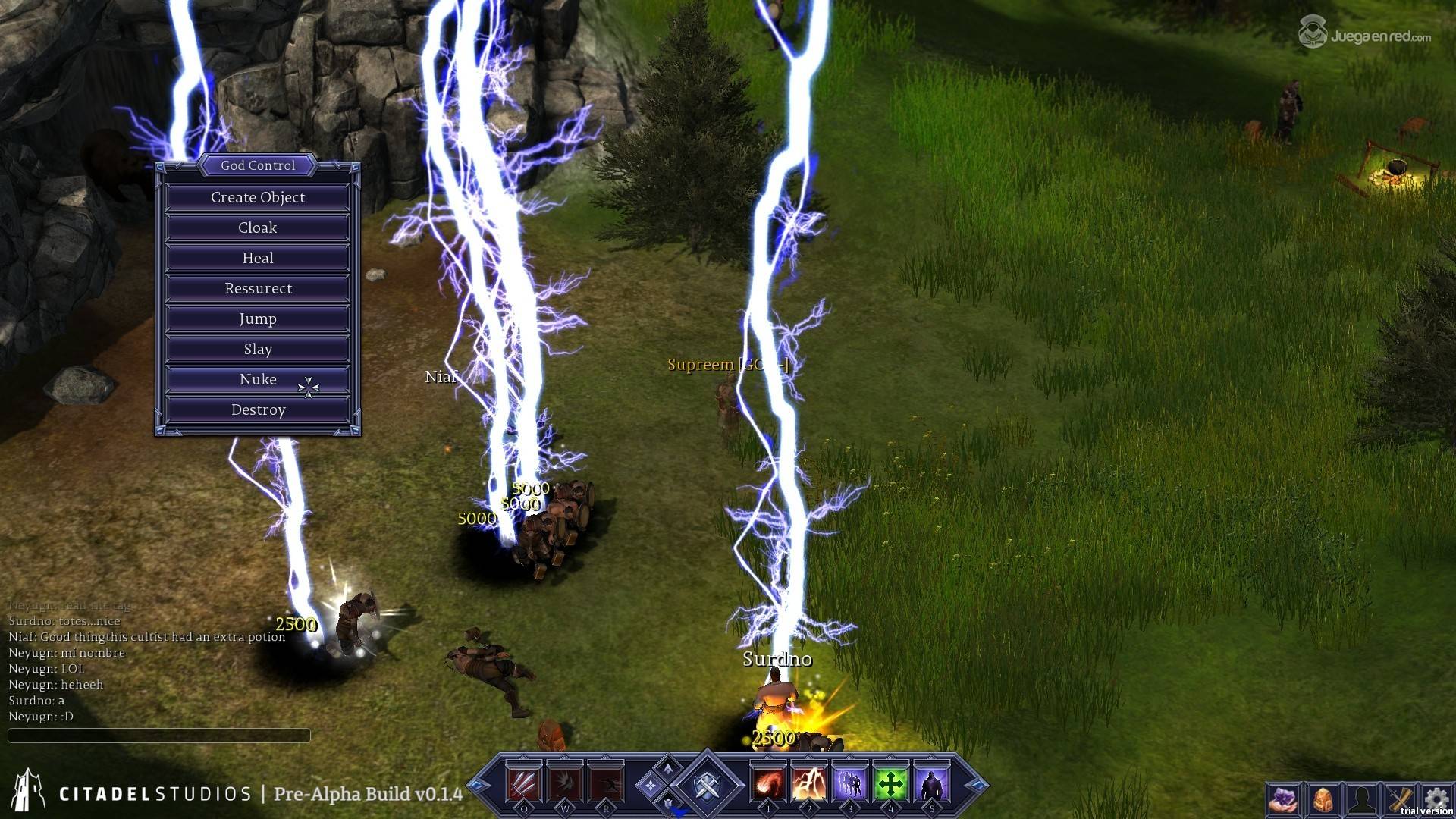Choose Destroy in God Control menu
The height and width of the screenshot is (819, 1456).
(x=258, y=409)
